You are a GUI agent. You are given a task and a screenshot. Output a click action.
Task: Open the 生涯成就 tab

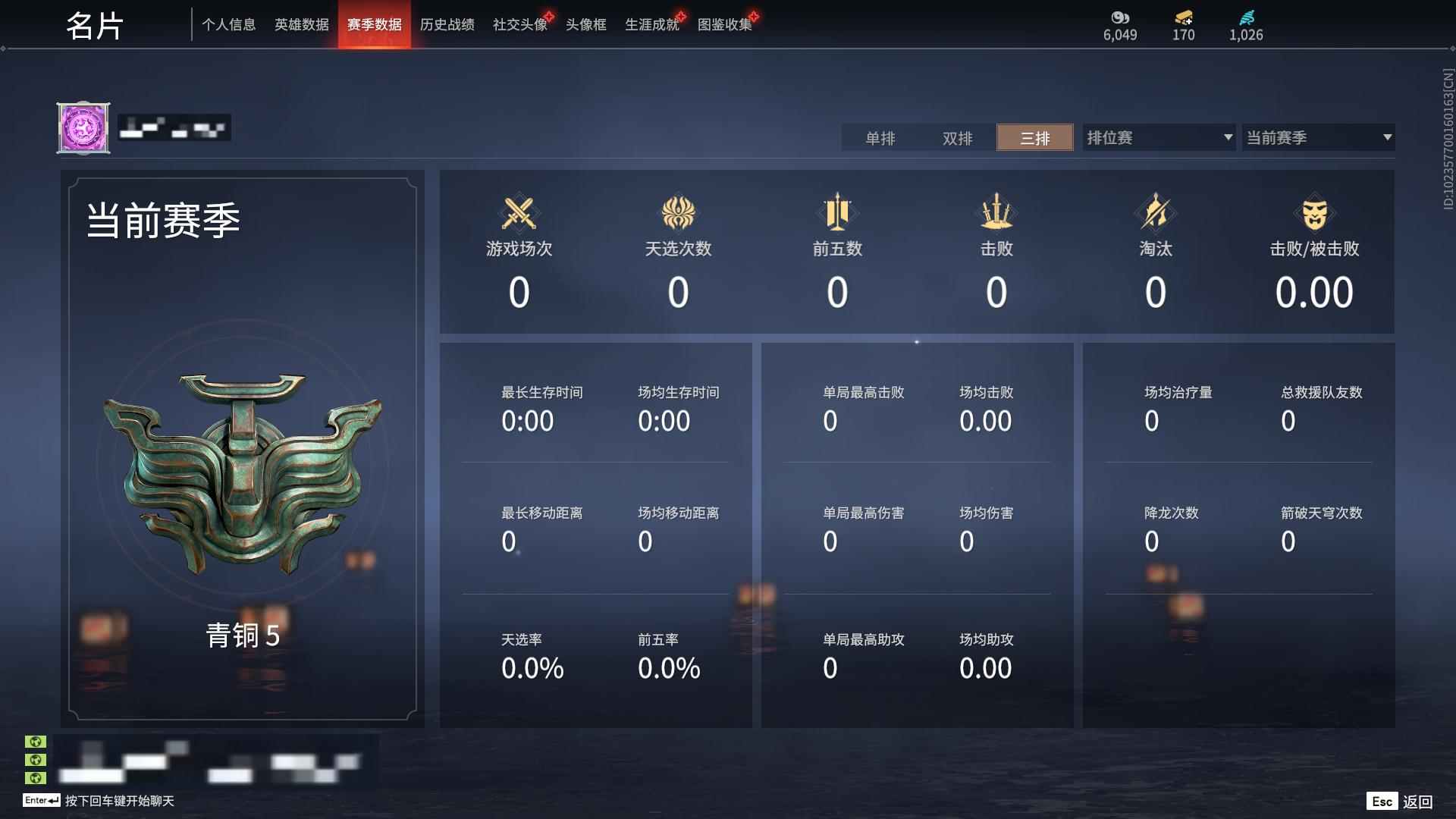pyautogui.click(x=651, y=24)
